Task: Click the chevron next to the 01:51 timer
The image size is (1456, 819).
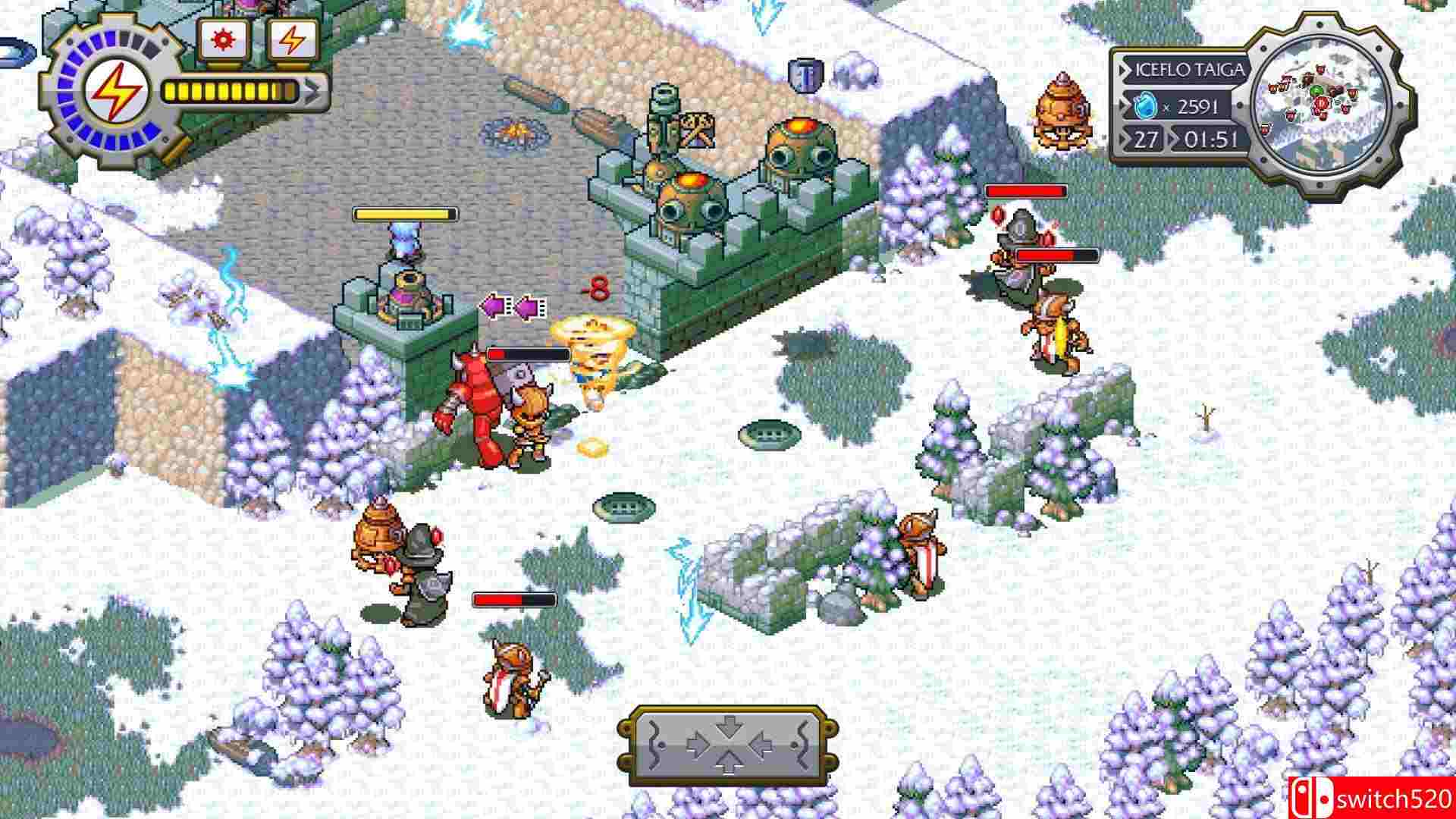Action: (x=1172, y=140)
